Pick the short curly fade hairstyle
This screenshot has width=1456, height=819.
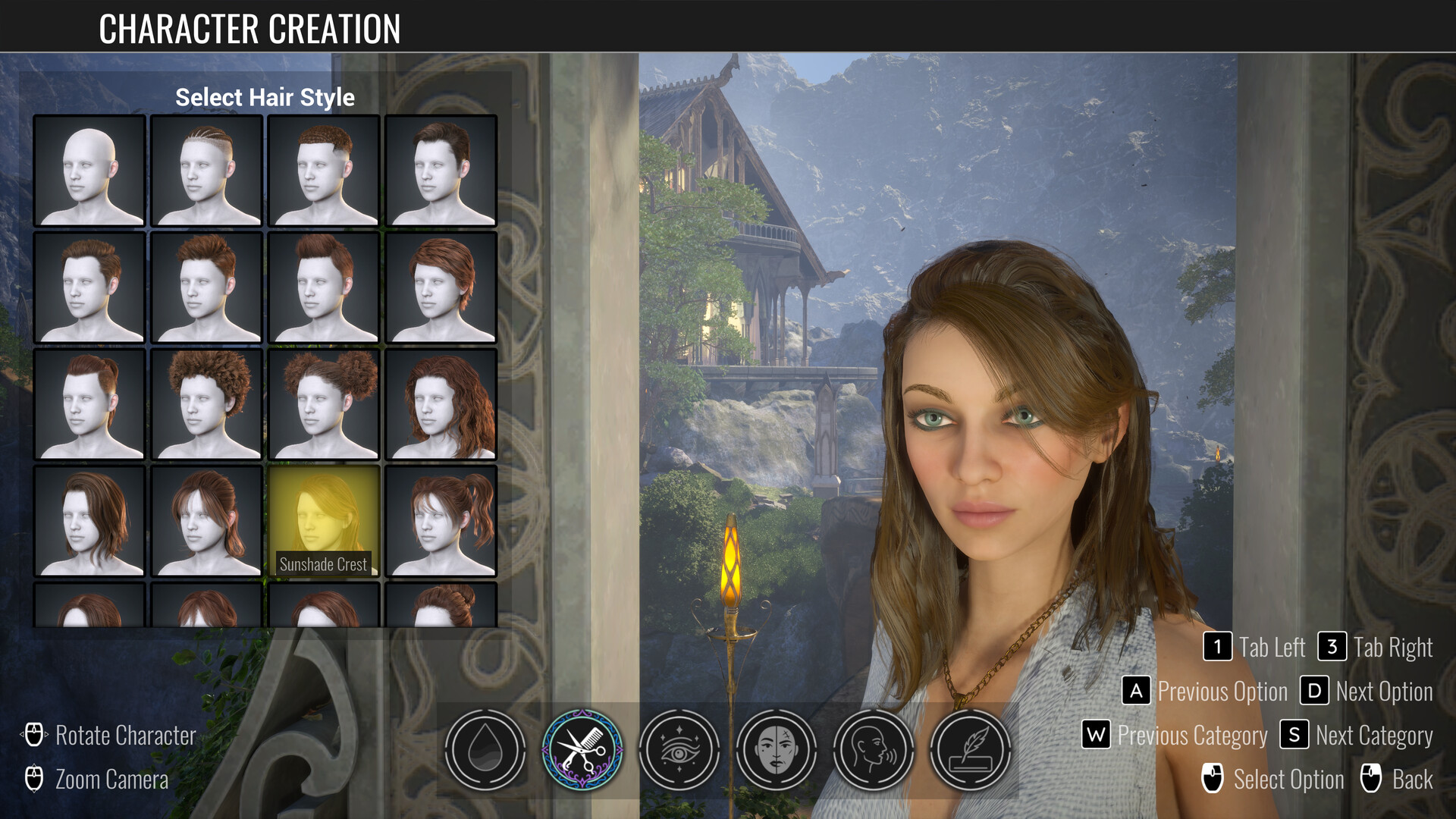323,171
